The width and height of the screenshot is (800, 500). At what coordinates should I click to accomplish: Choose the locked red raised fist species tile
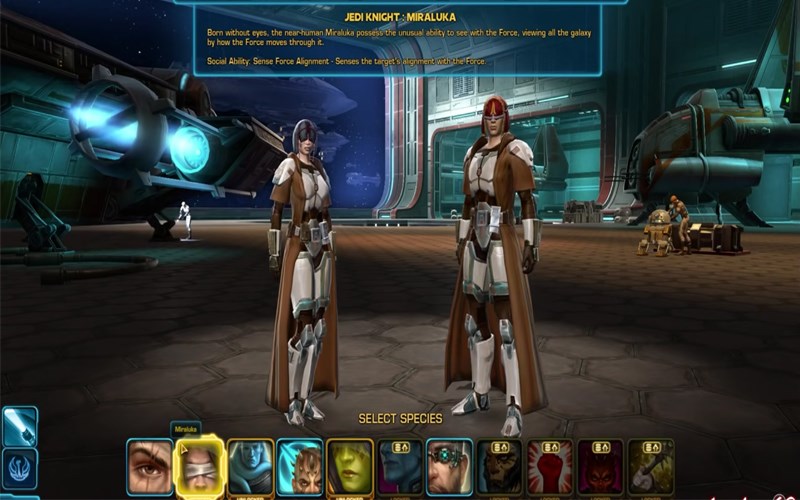click(550, 467)
